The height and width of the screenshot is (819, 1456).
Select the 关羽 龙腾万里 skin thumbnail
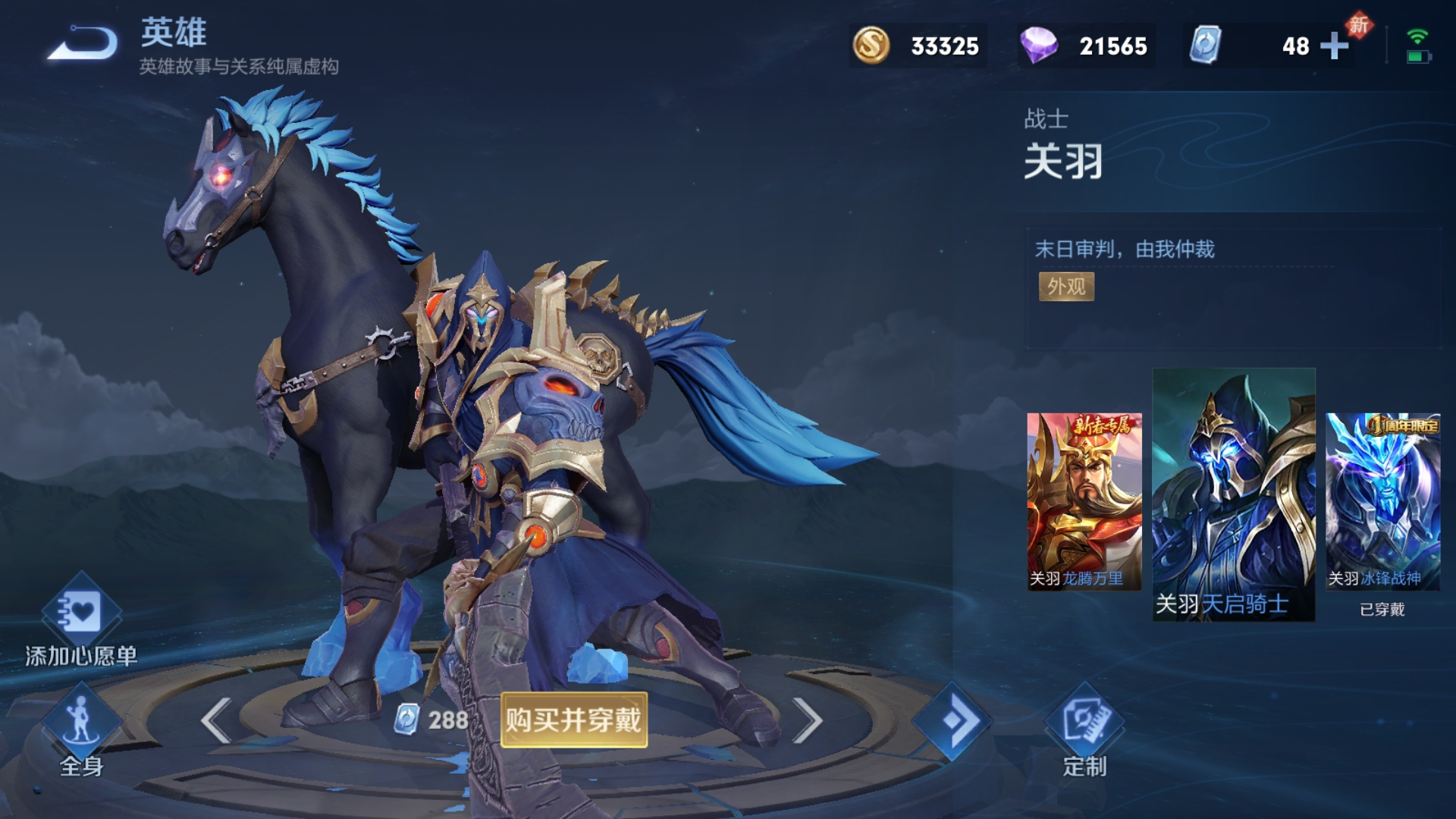pos(1084,501)
